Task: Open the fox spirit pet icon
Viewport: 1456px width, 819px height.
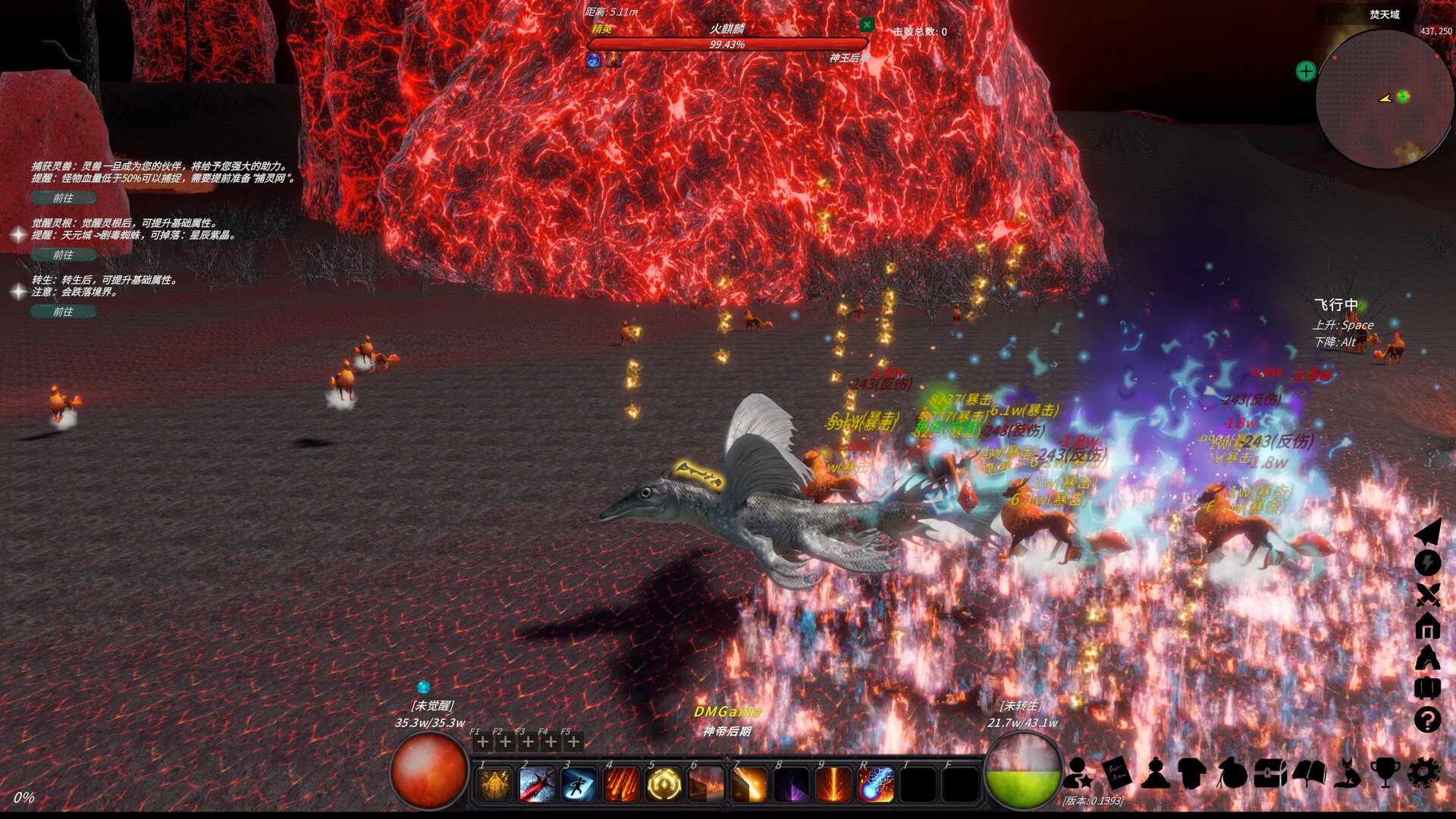Action: coord(1347,773)
